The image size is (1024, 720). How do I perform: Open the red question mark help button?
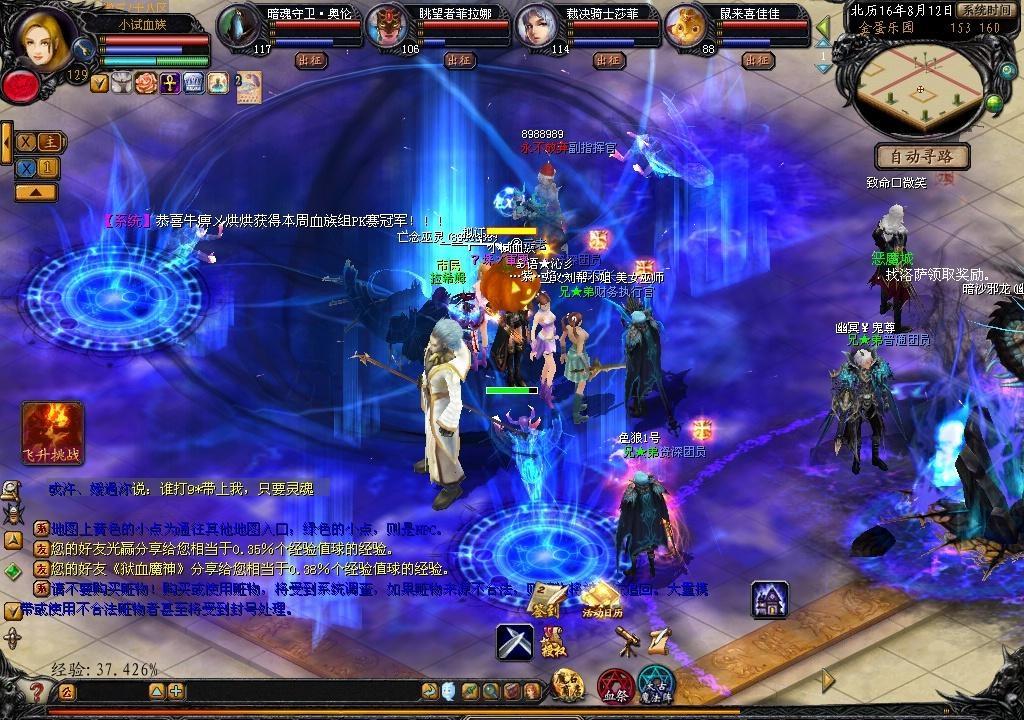37,692
